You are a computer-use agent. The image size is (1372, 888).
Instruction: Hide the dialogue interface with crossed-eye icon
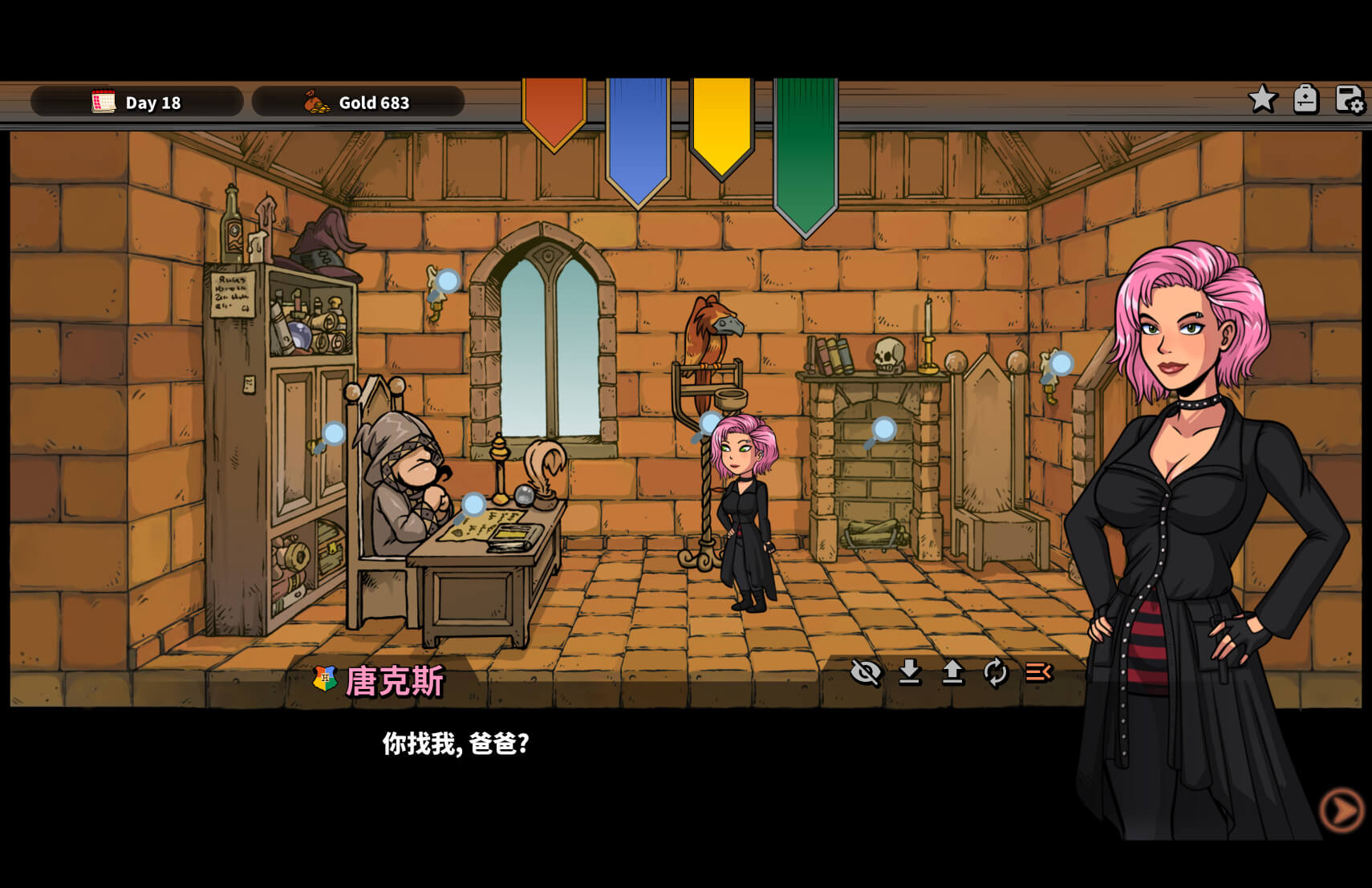tap(866, 672)
